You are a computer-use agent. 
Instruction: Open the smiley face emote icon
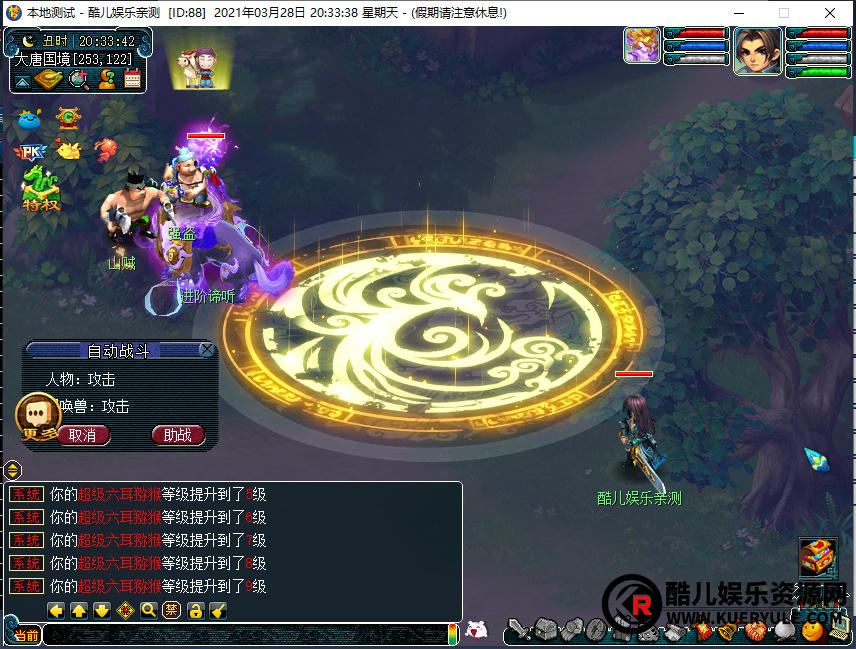pyautogui.click(x=812, y=631)
